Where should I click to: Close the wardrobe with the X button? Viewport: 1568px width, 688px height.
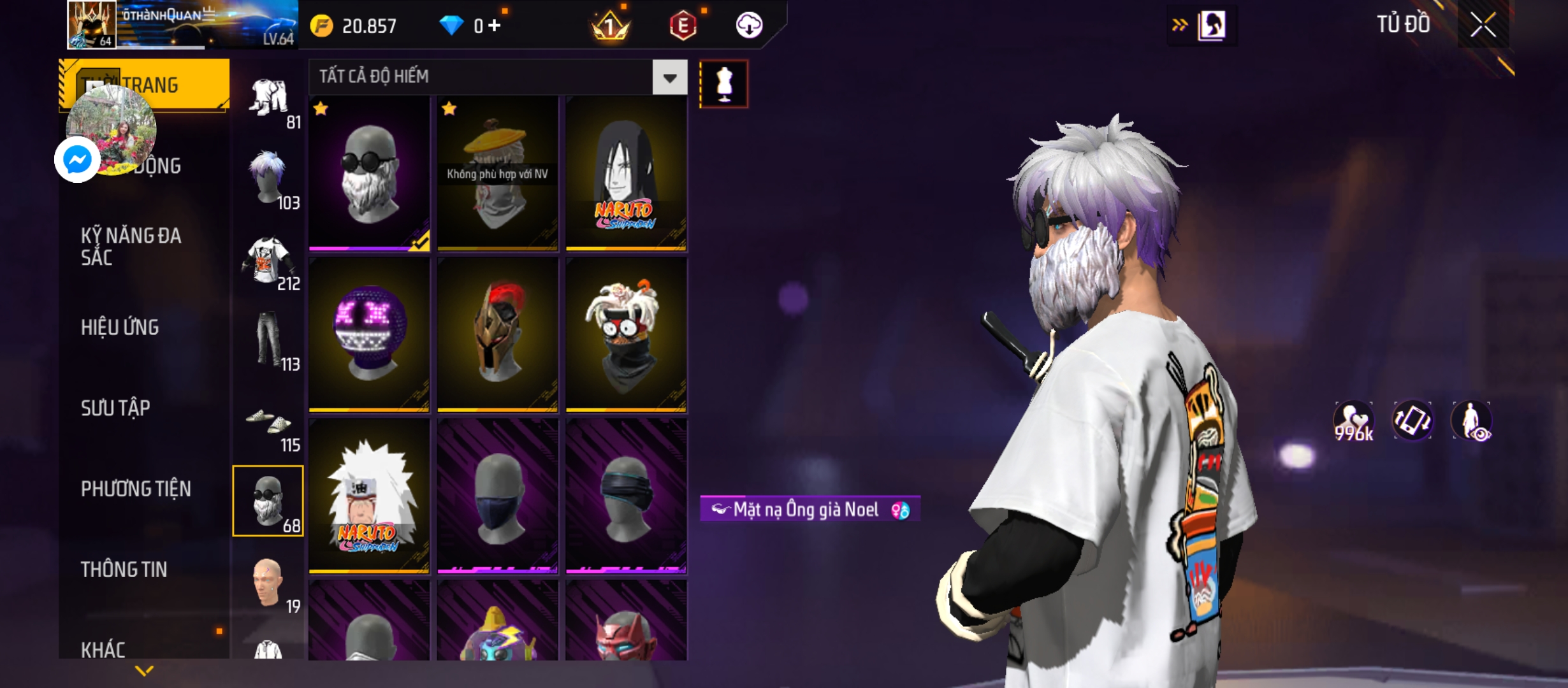1483,25
